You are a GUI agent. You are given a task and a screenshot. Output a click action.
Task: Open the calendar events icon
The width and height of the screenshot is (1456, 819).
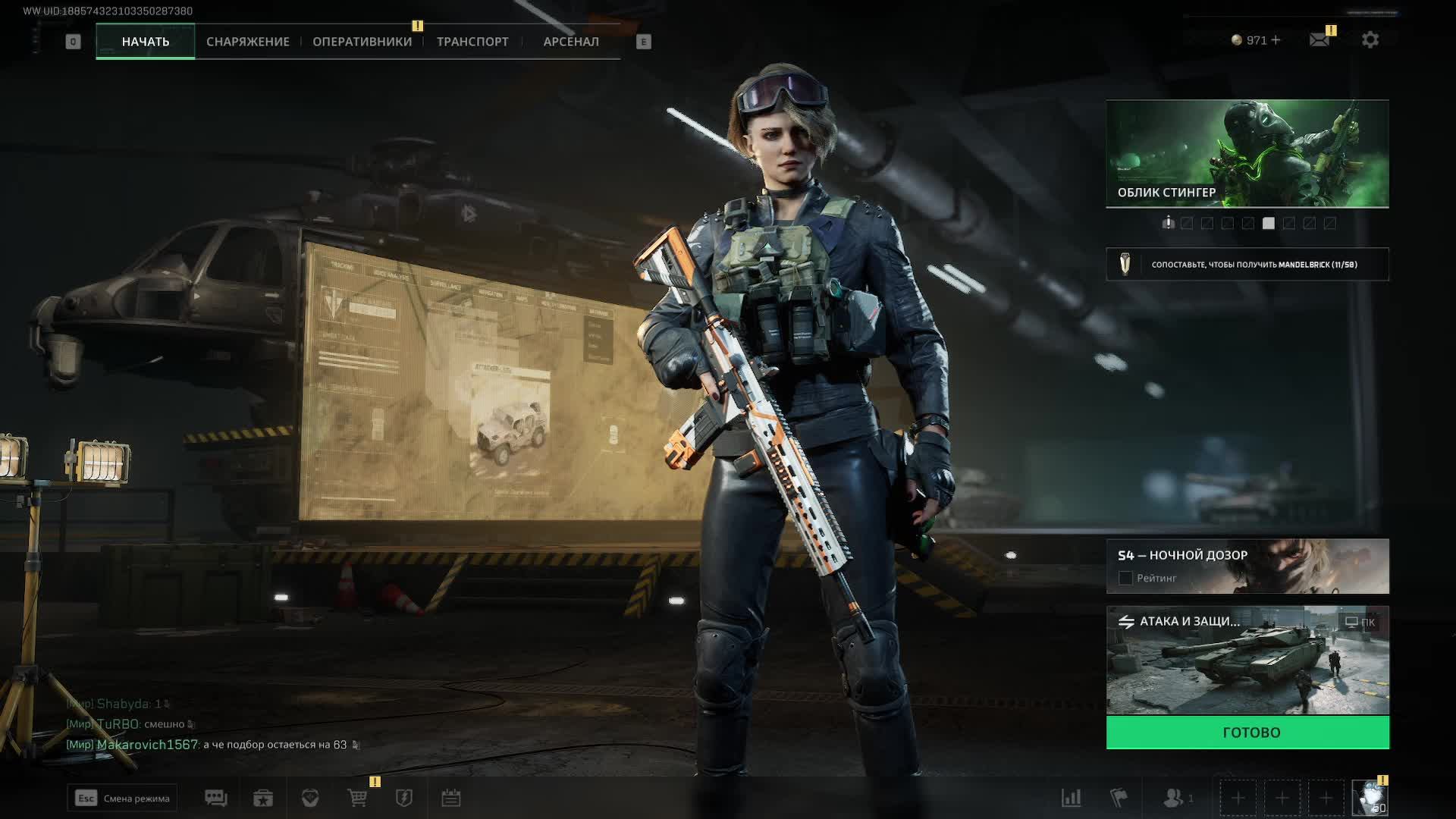pos(451,798)
